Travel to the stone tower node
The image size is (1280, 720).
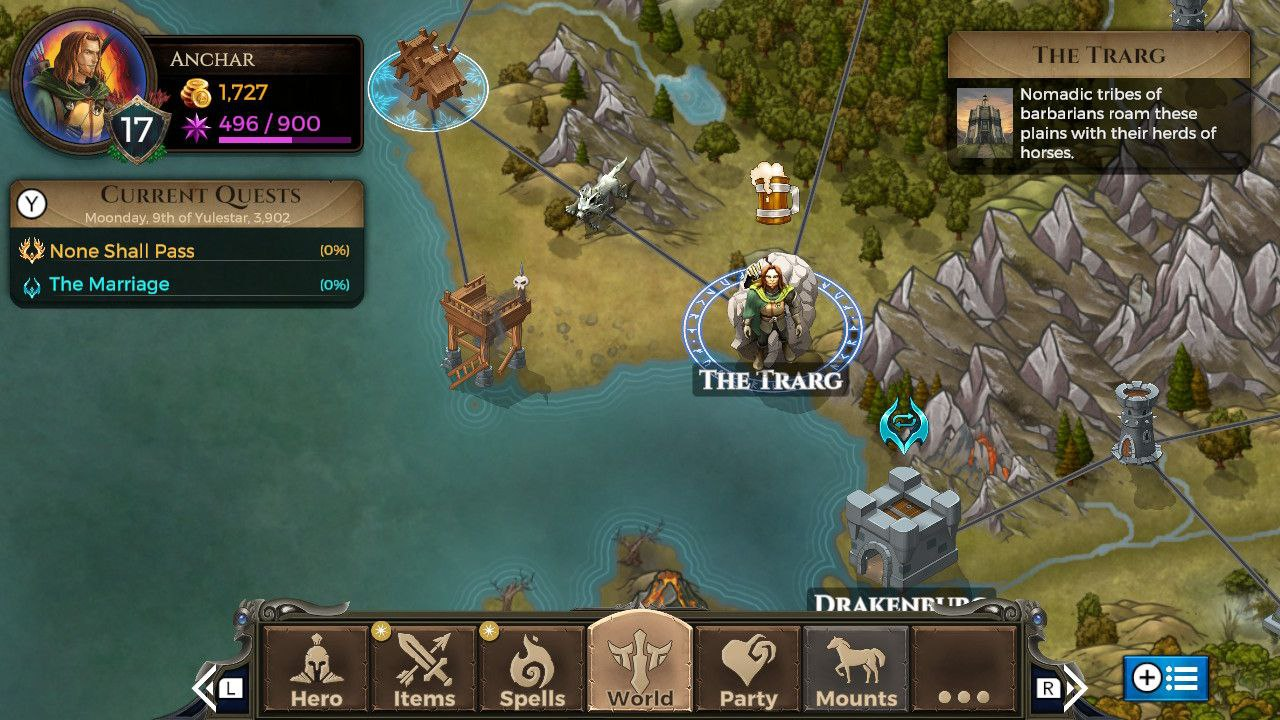pos(1137,423)
